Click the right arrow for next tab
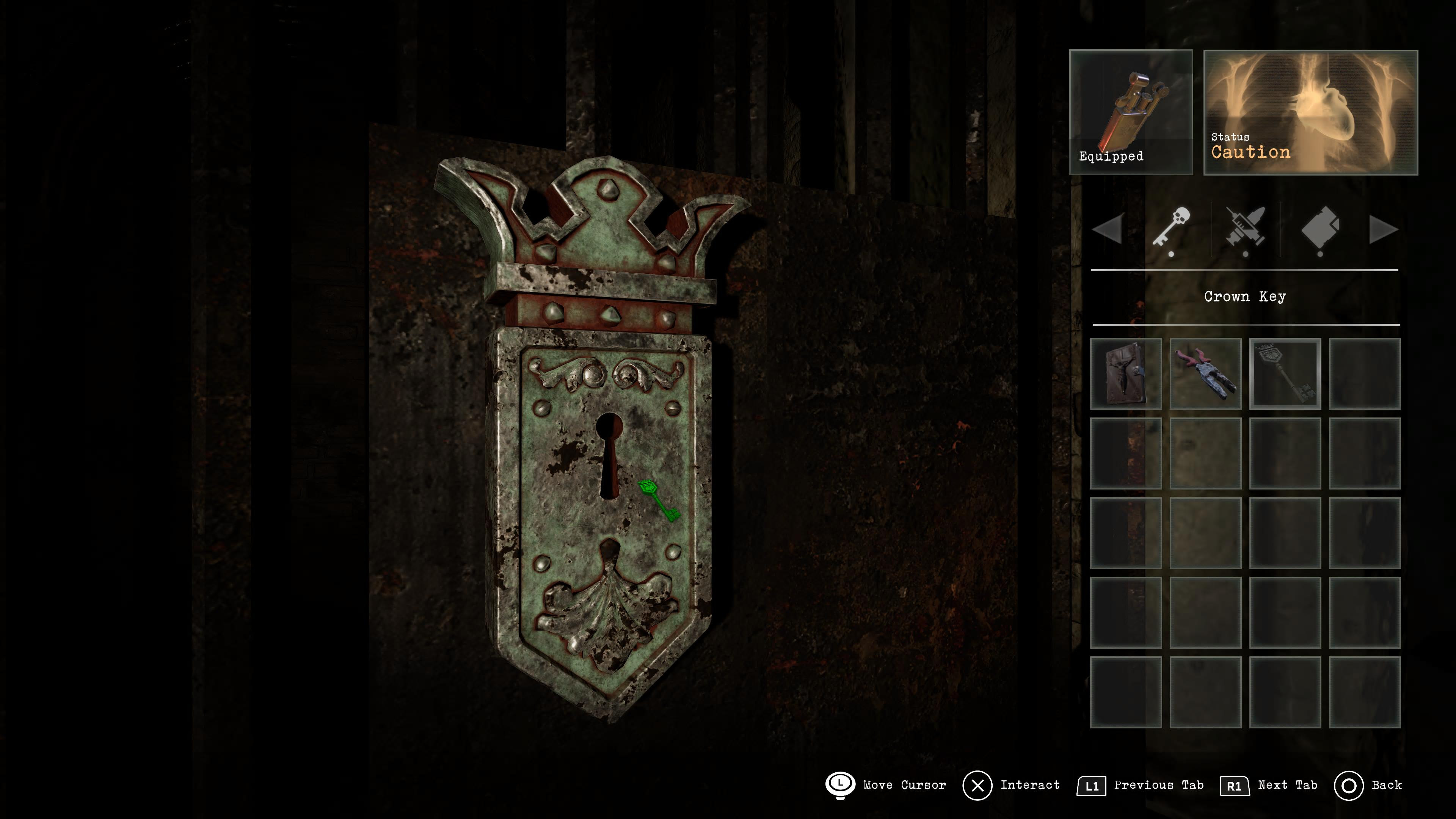 (x=1382, y=229)
